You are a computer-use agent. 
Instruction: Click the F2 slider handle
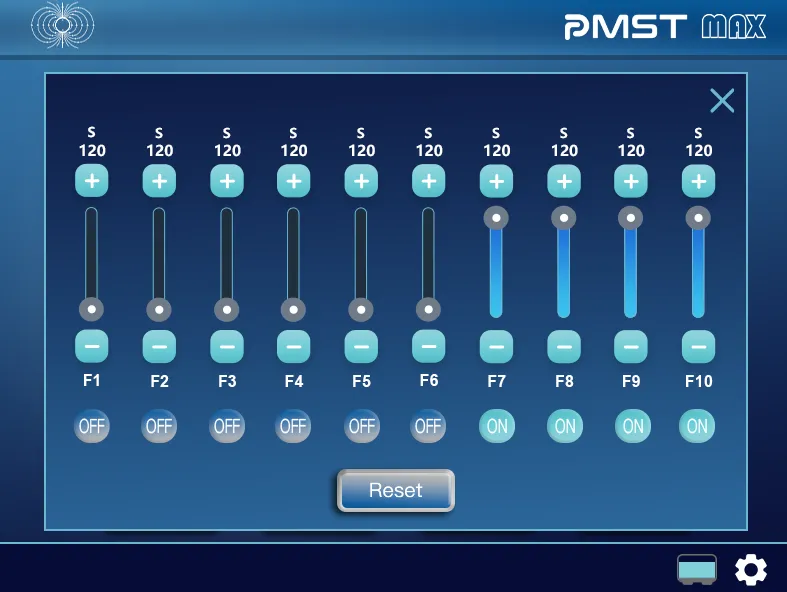click(x=159, y=309)
